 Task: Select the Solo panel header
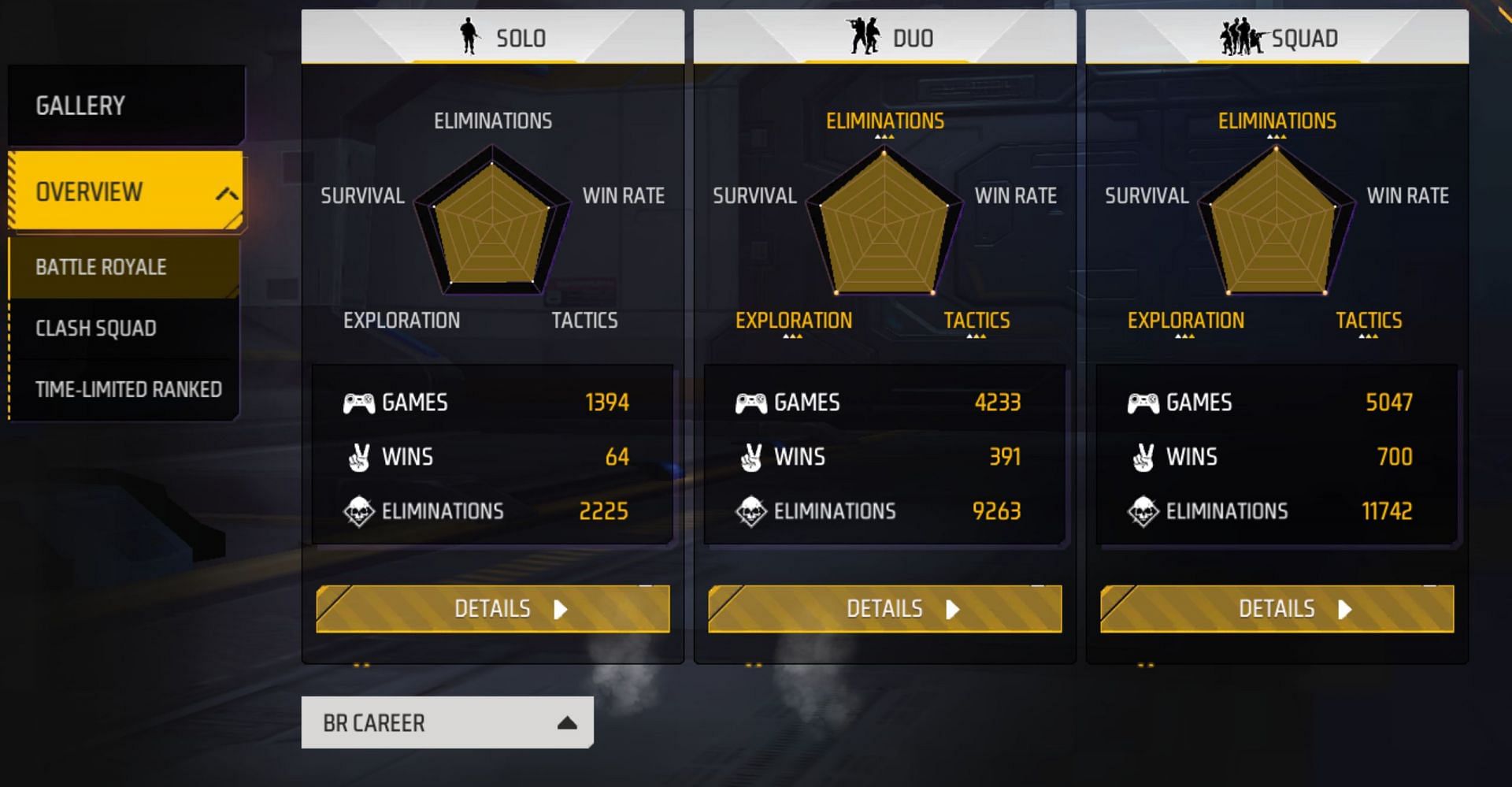[493, 37]
